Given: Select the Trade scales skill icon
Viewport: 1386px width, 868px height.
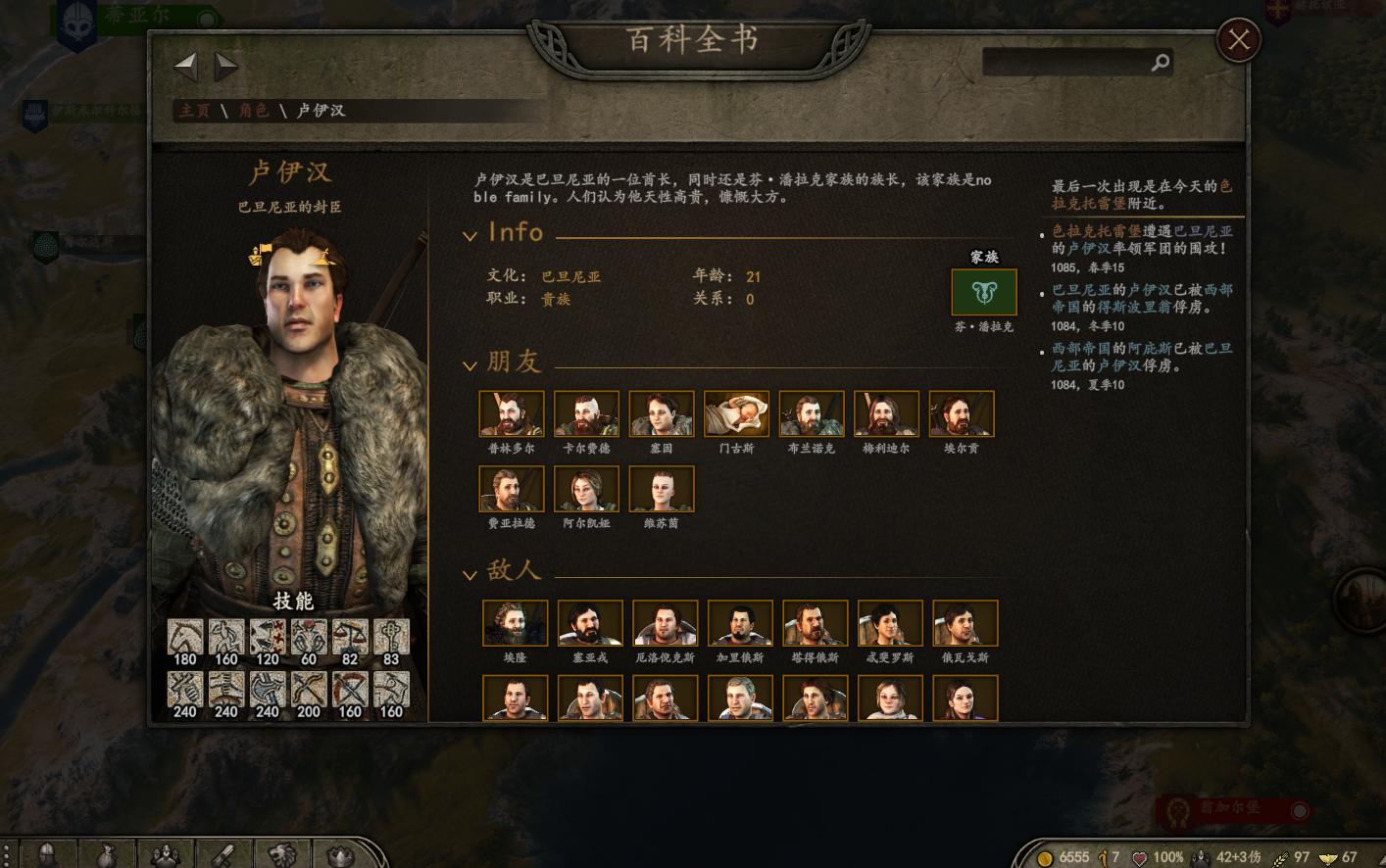Looking at the screenshot, I should (349, 635).
